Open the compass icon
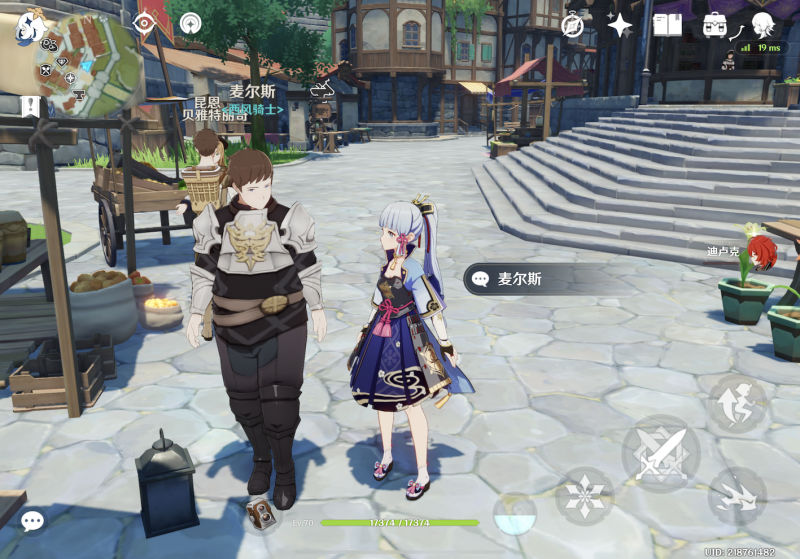Image resolution: width=800 pixels, height=559 pixels. pyautogui.click(x=573, y=25)
